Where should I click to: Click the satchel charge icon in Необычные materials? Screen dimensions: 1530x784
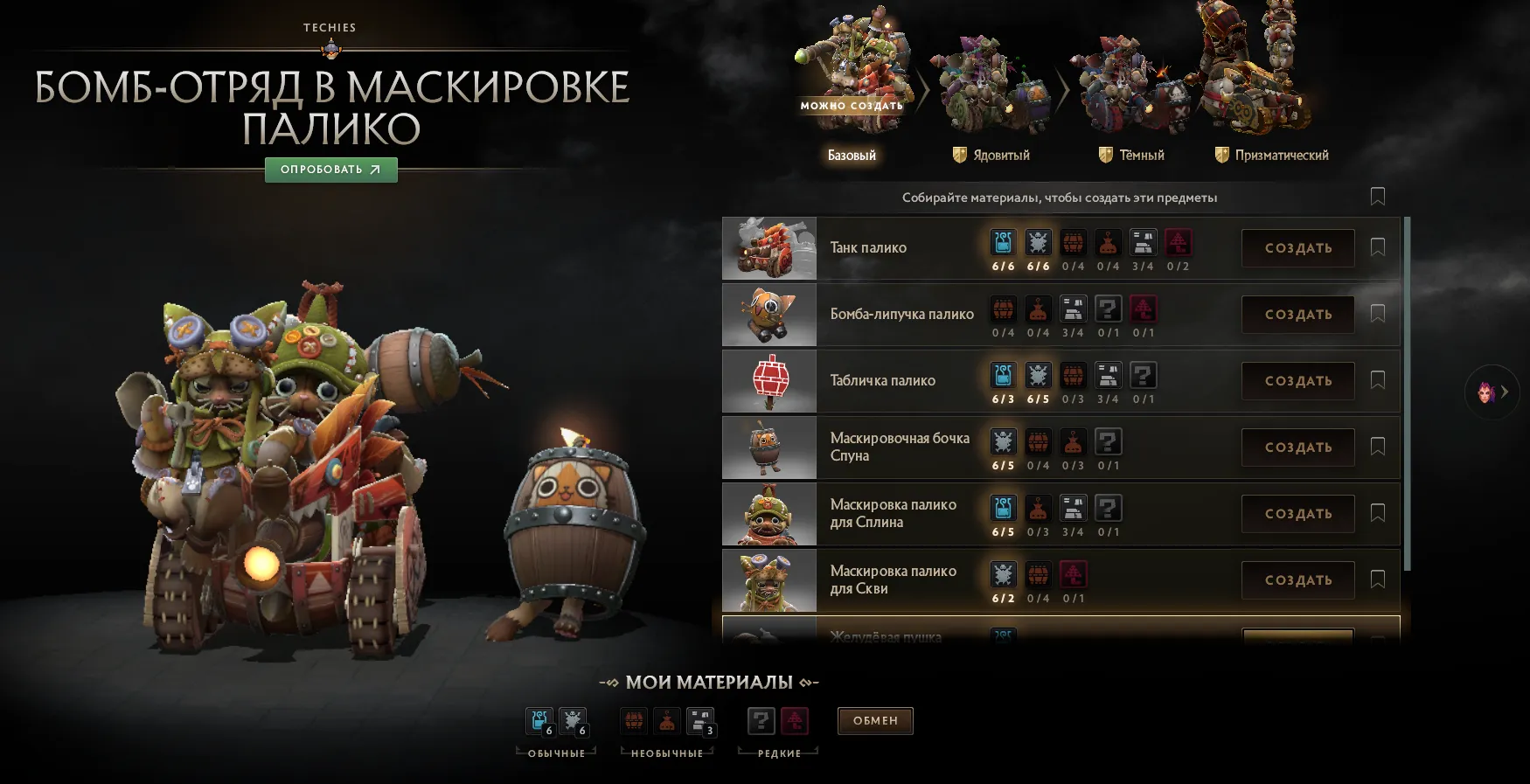(669, 720)
